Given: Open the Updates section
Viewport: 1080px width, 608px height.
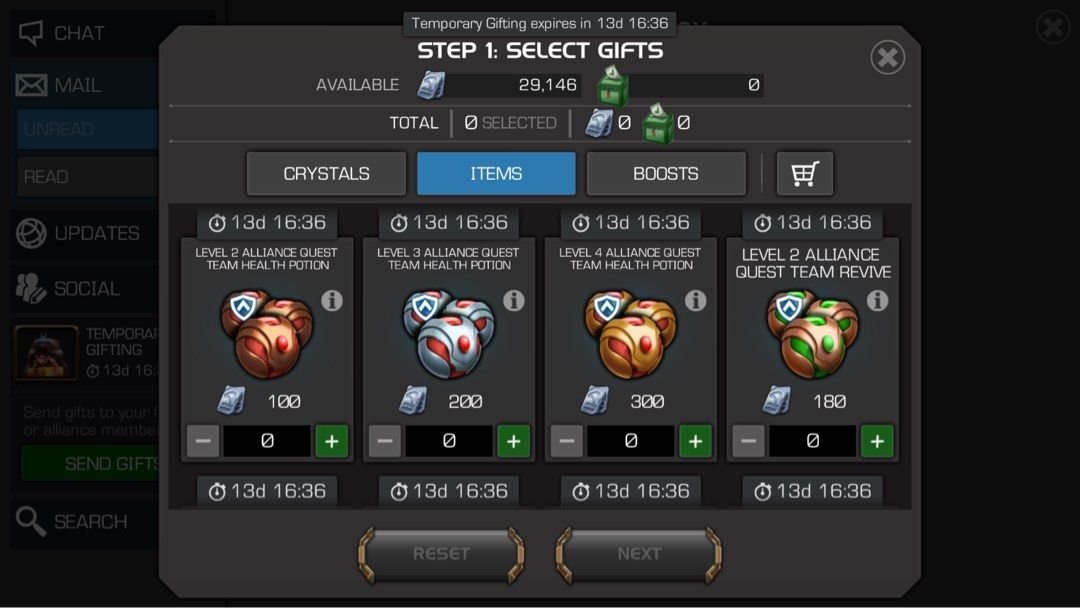Looking at the screenshot, I should tap(80, 233).
